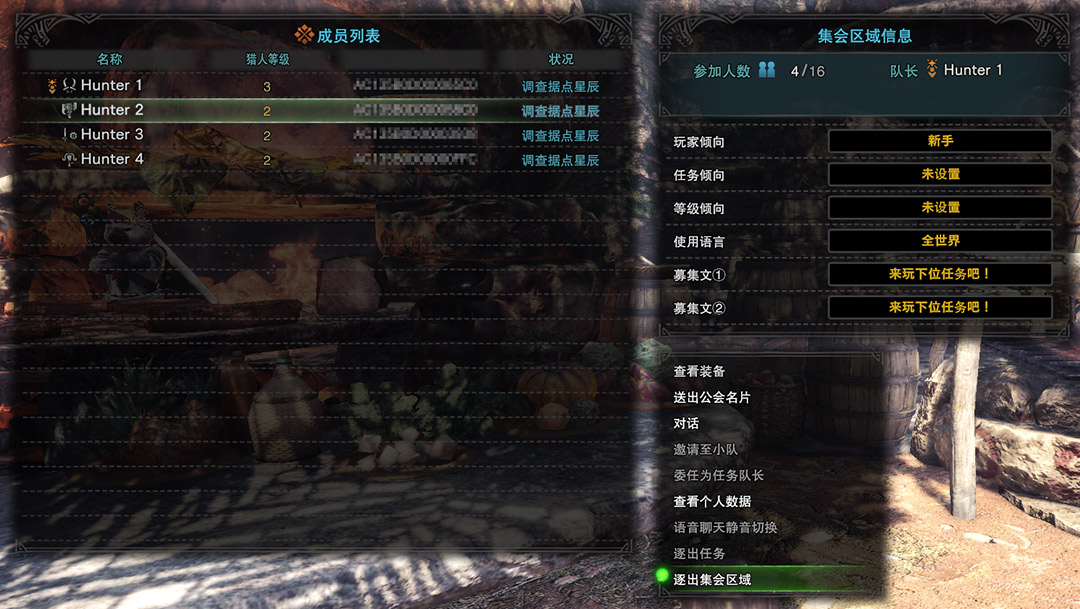
Task: Select the 邀请至小队 option
Action: point(705,450)
